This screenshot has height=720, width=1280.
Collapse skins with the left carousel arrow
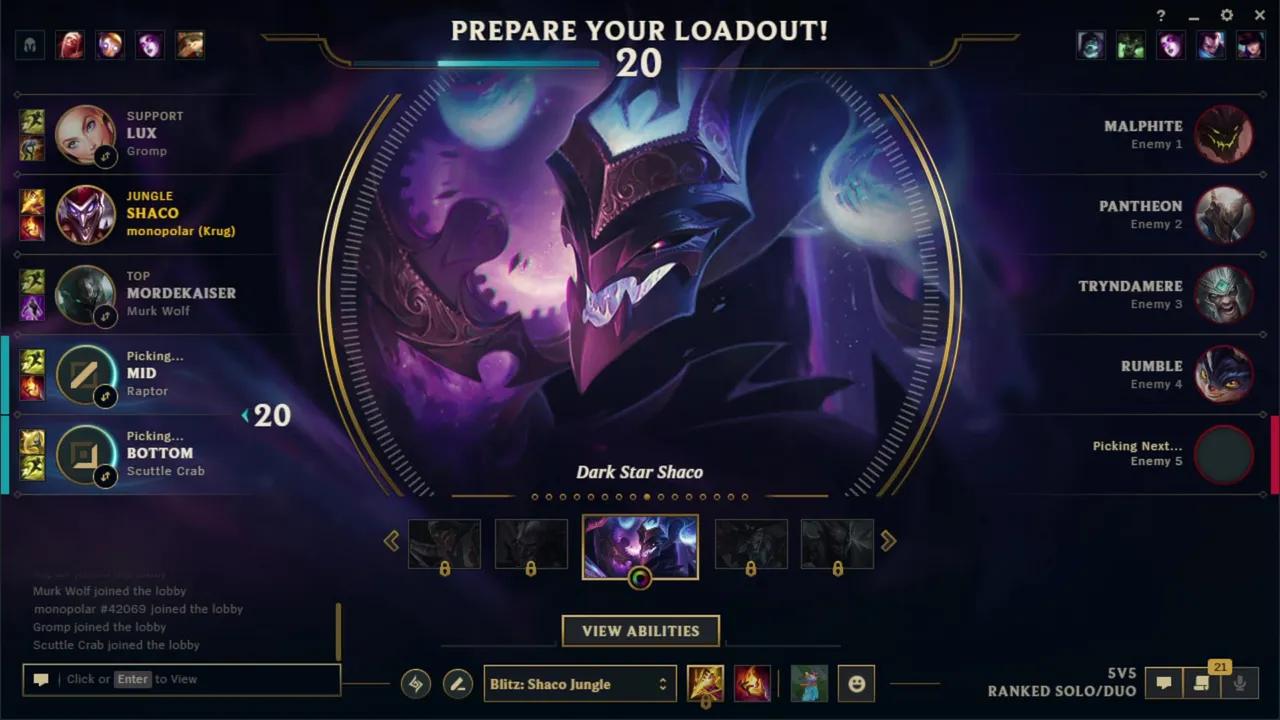click(x=391, y=540)
